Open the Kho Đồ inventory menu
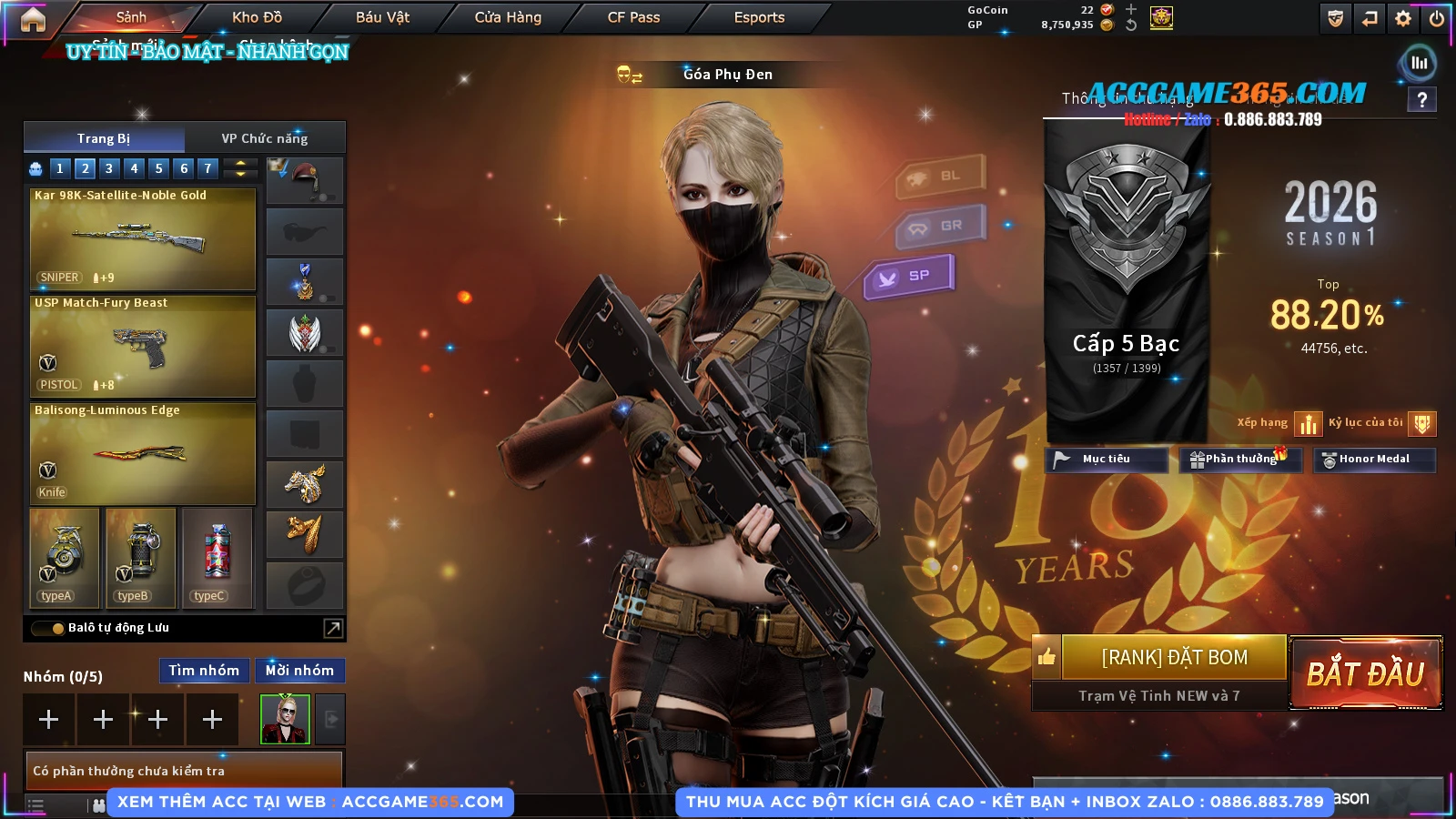 (257, 17)
